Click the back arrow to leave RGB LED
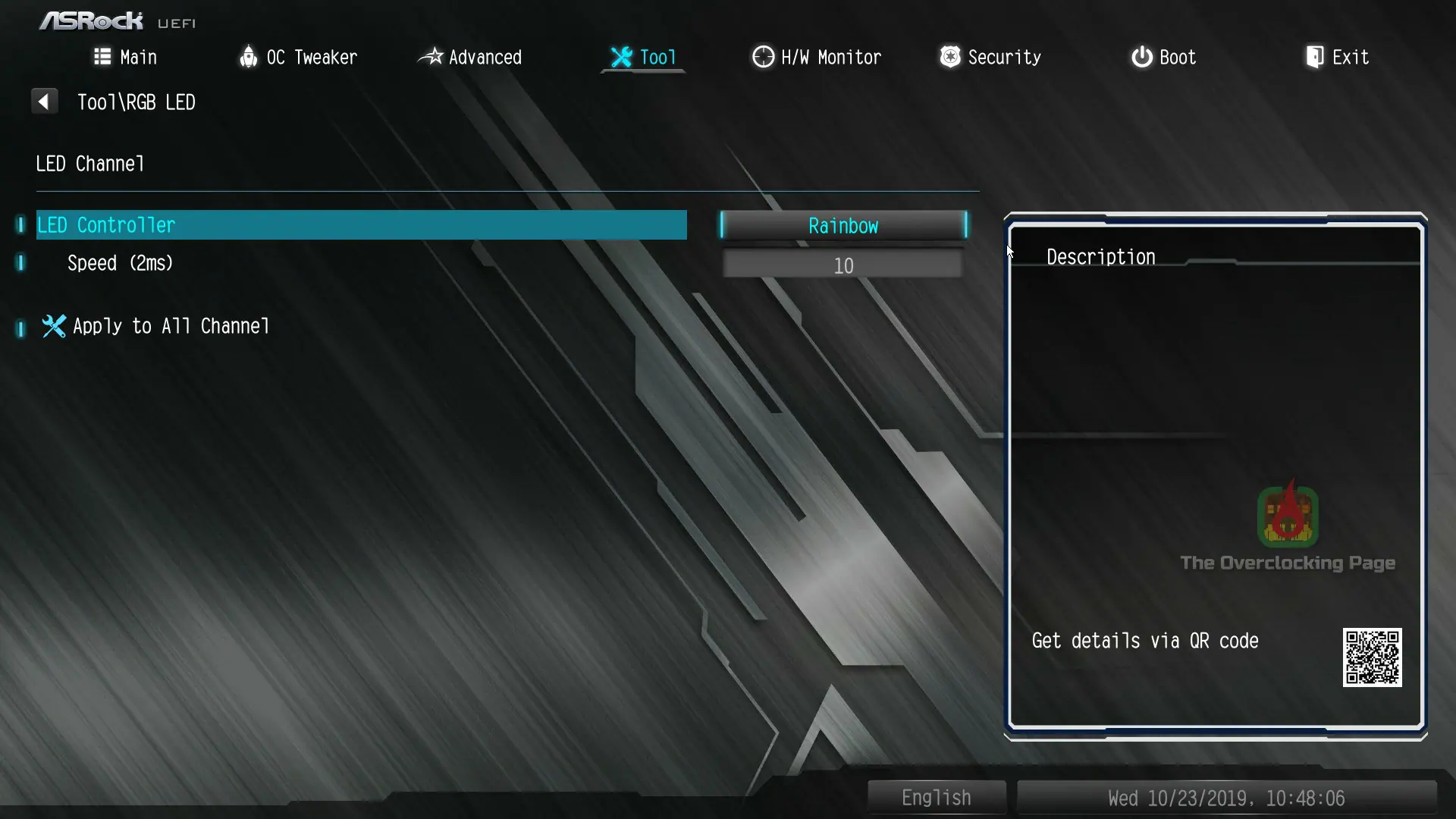This screenshot has height=819, width=1456. click(44, 101)
